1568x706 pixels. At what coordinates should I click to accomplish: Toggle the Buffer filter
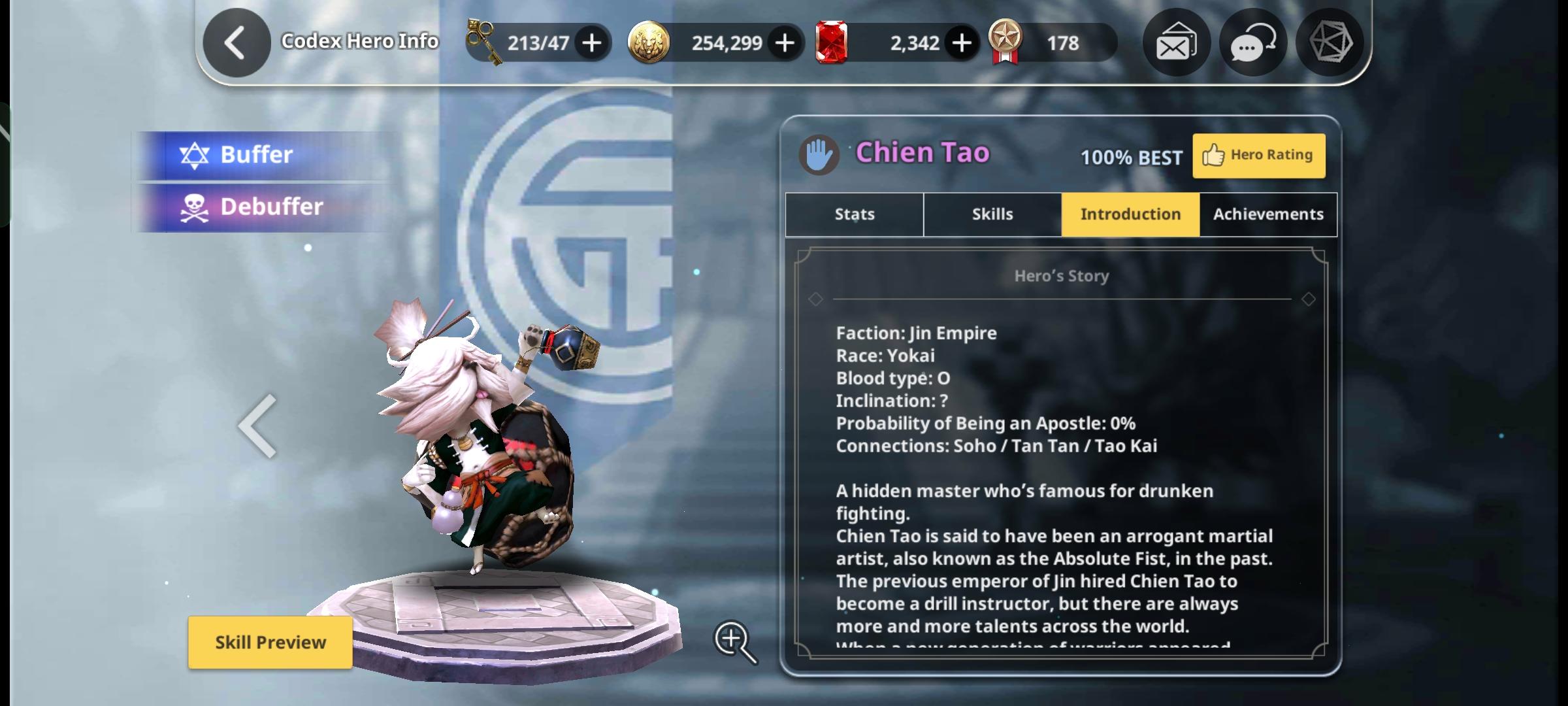coord(257,154)
